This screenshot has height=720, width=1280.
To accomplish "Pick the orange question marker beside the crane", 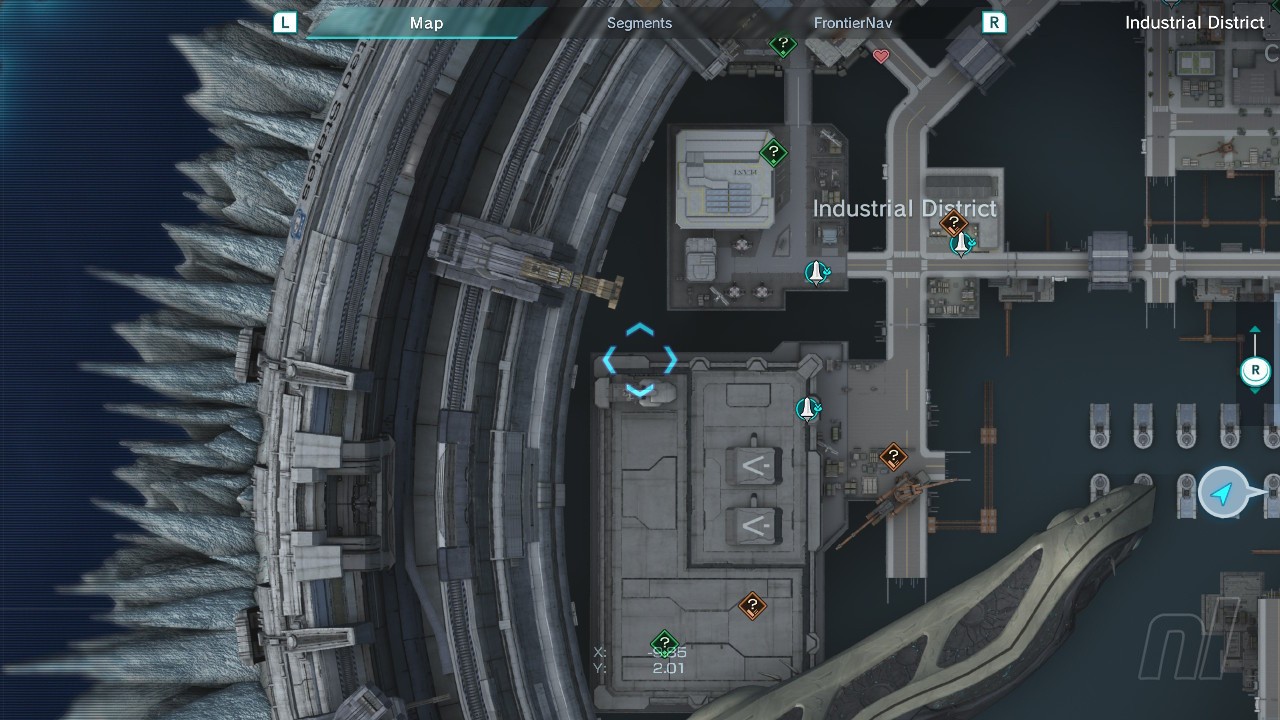I will [893, 458].
